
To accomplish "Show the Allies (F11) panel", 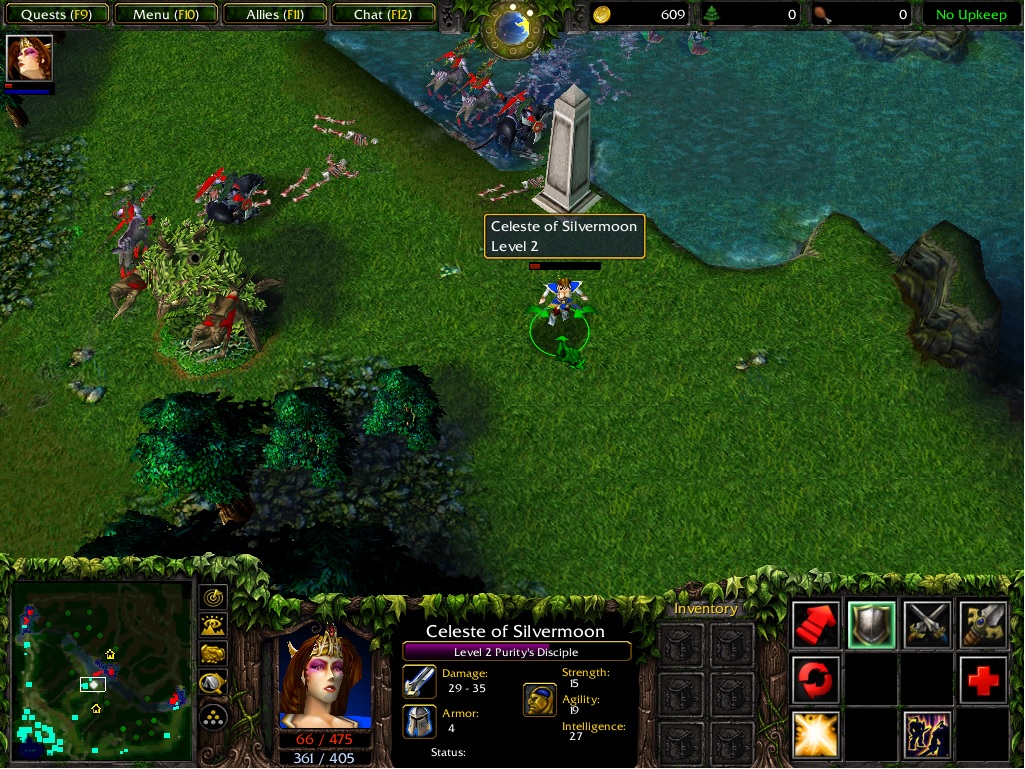I will (275, 15).
